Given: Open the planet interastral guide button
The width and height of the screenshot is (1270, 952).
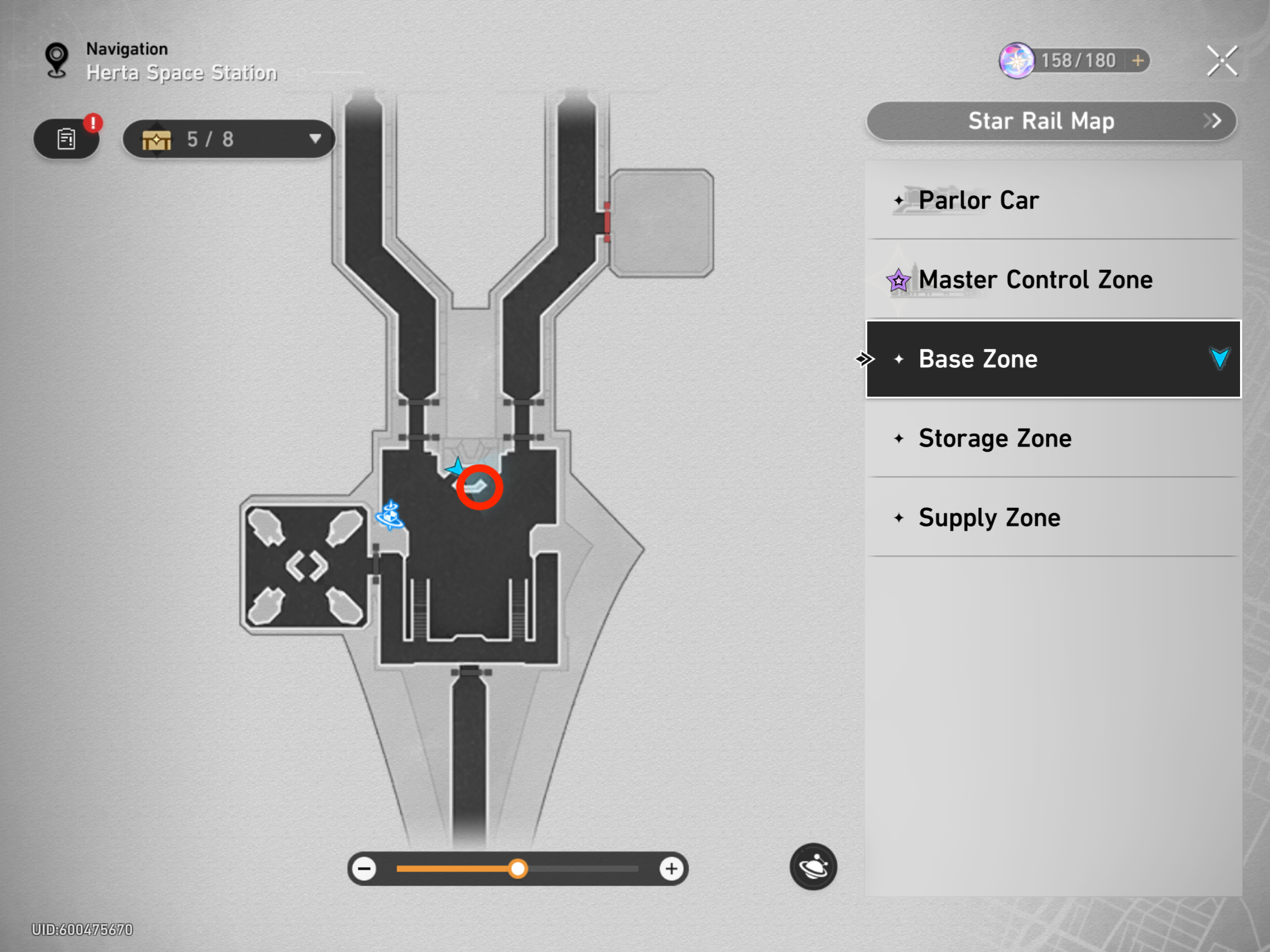Looking at the screenshot, I should [813, 867].
